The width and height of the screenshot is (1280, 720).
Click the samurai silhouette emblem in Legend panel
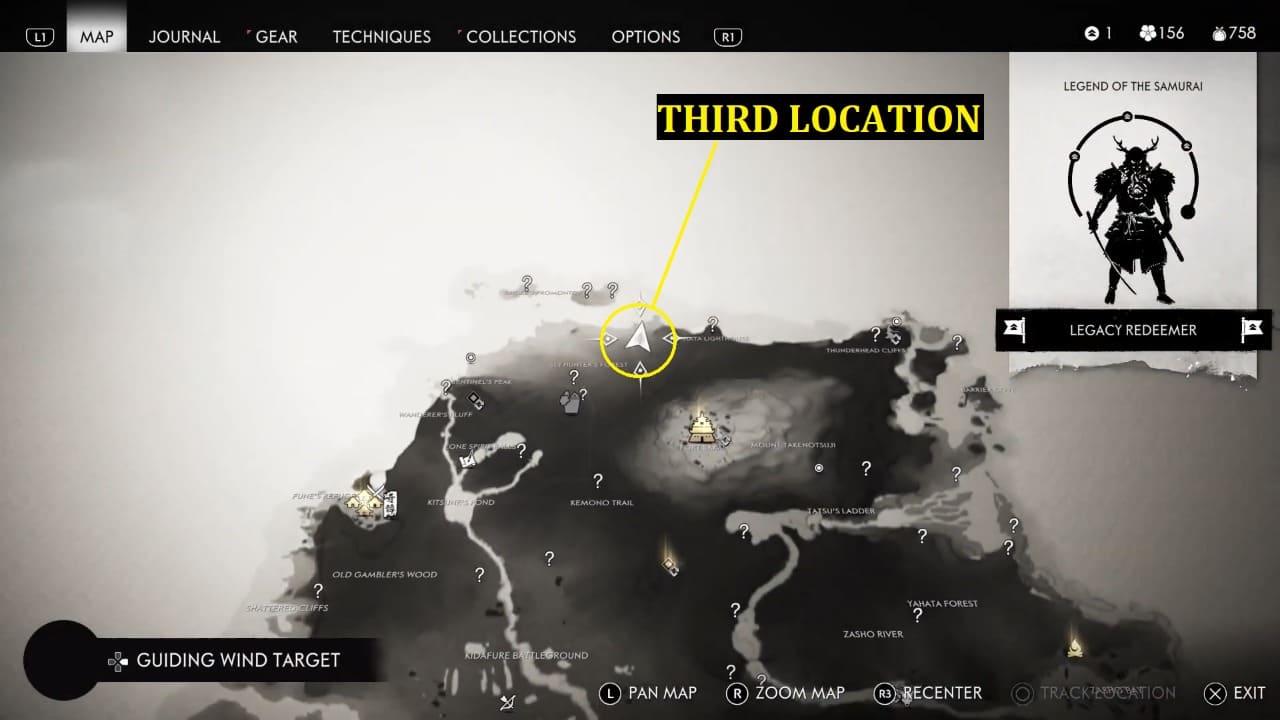pos(1135,200)
